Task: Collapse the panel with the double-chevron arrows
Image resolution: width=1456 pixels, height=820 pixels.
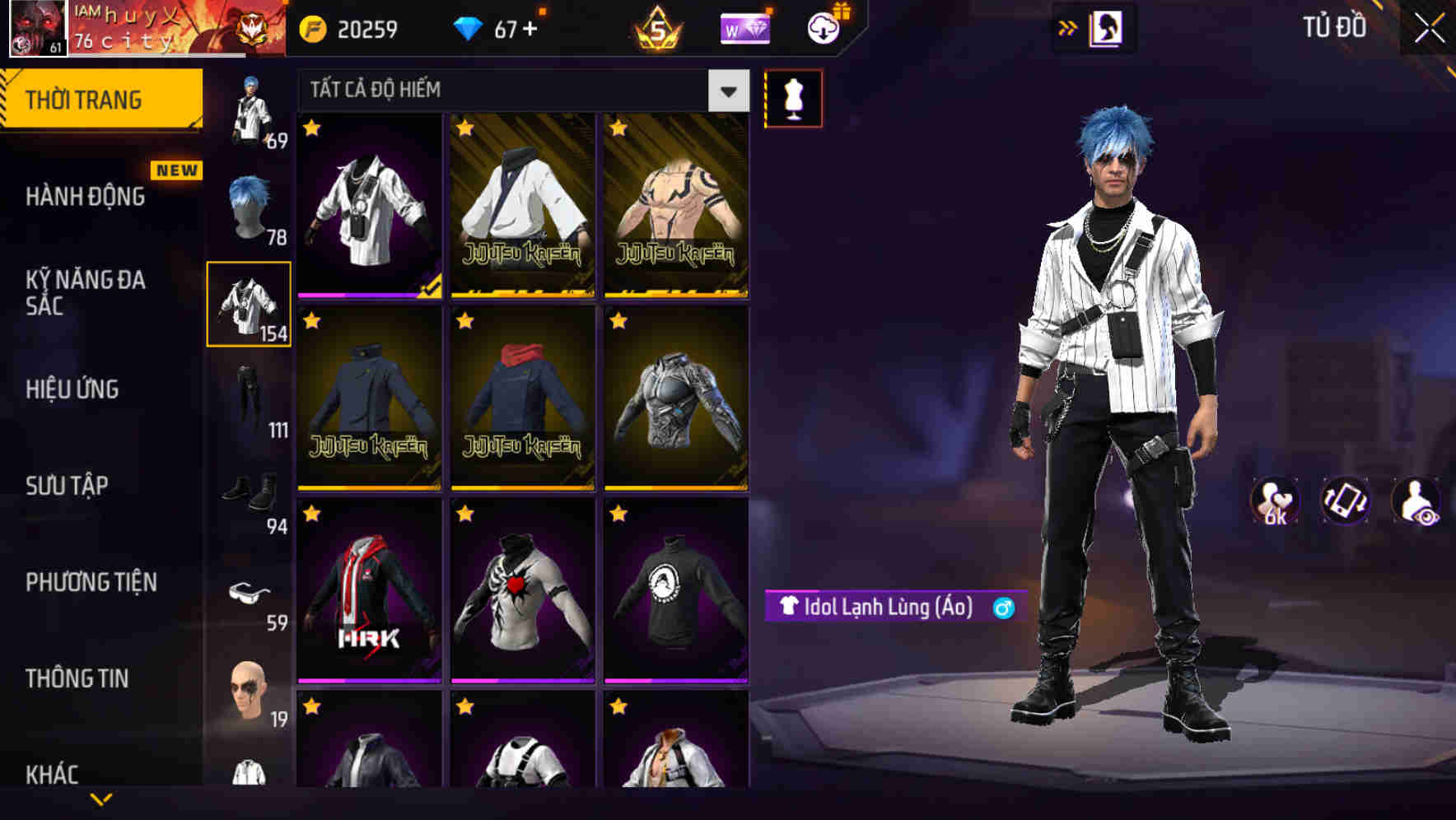Action: pos(1067,27)
